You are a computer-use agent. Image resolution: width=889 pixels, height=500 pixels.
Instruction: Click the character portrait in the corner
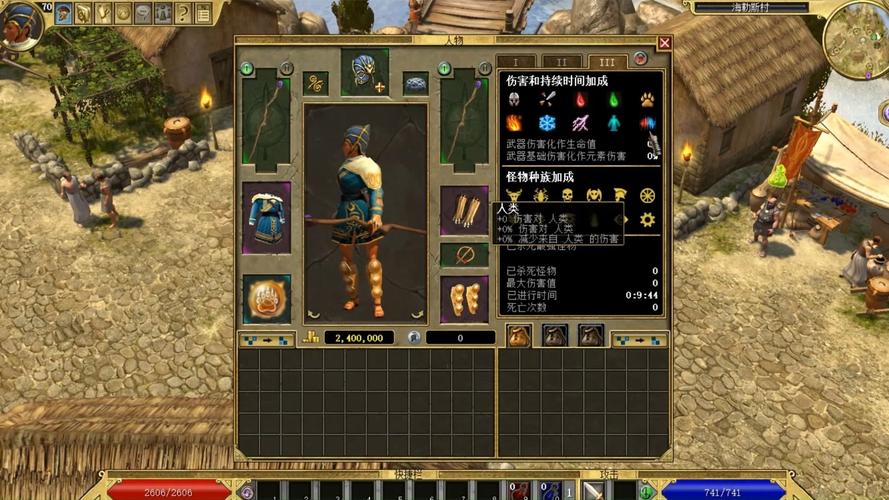click(x=20, y=22)
